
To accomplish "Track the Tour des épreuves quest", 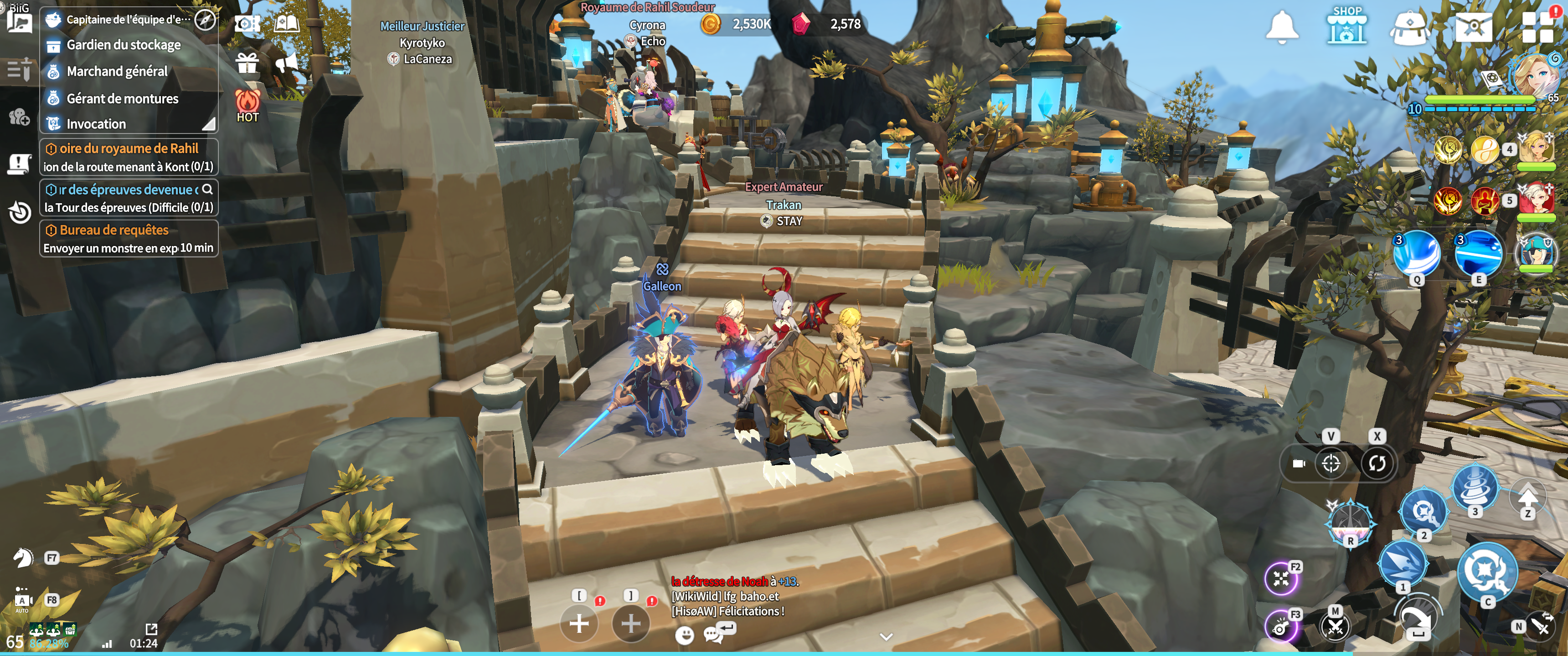I will click(x=129, y=198).
